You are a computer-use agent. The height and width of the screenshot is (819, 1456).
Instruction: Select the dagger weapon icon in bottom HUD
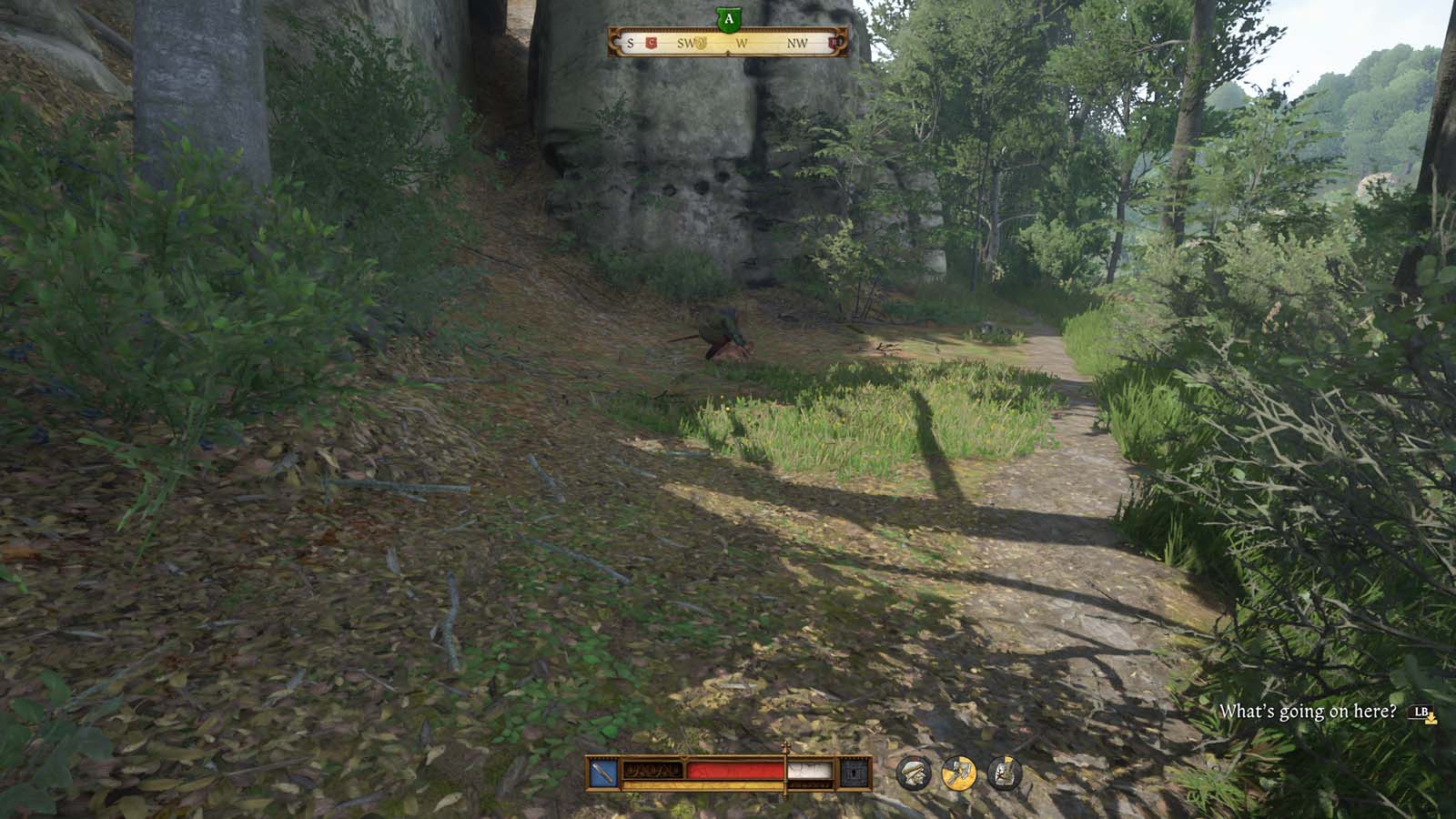tap(601, 771)
